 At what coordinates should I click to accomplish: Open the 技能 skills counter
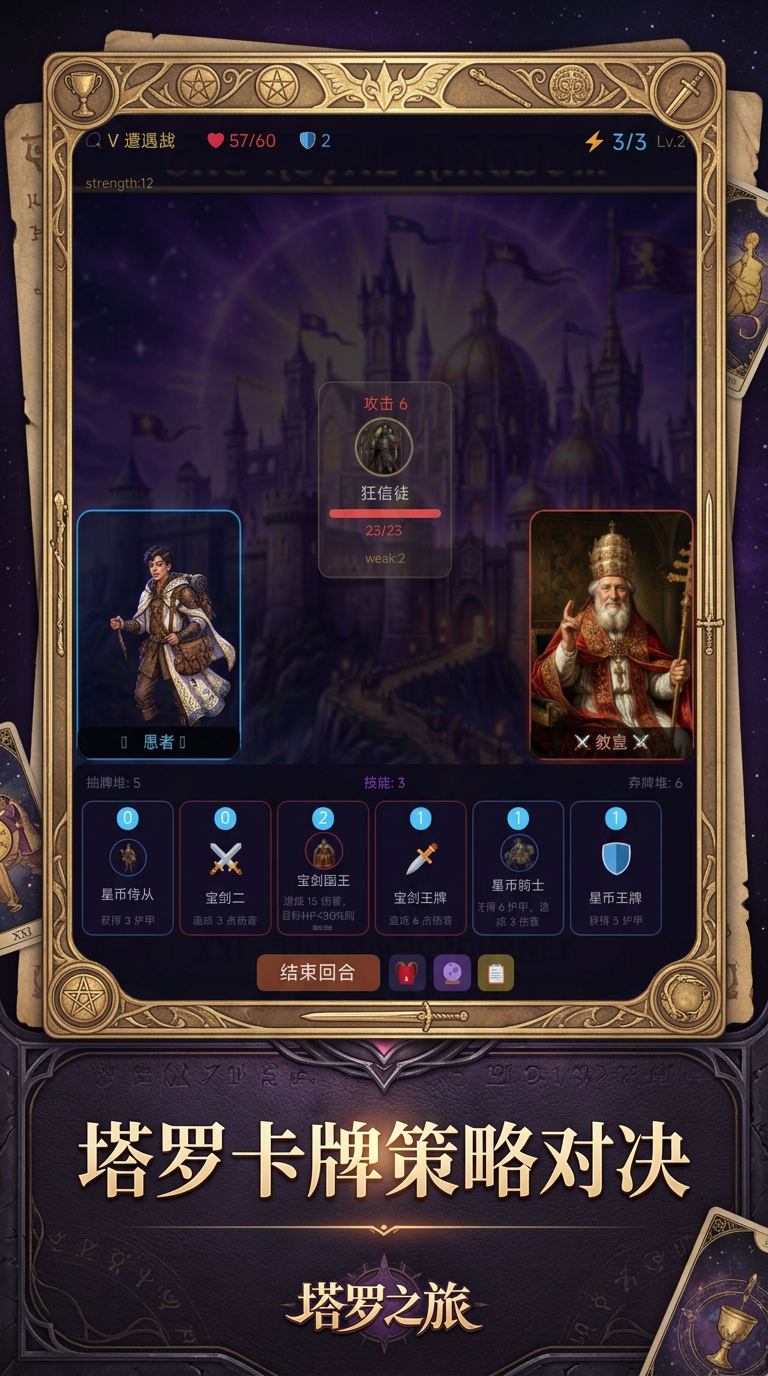(384, 783)
